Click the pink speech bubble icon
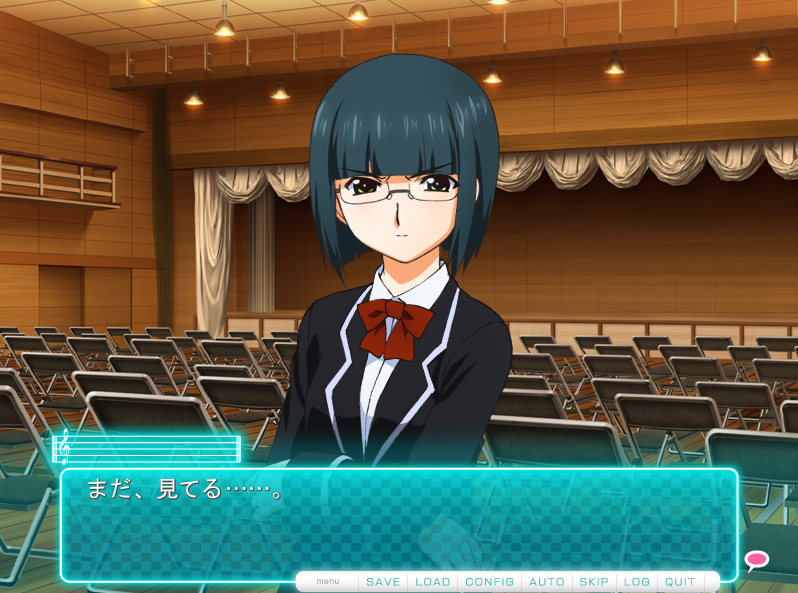 click(x=757, y=560)
